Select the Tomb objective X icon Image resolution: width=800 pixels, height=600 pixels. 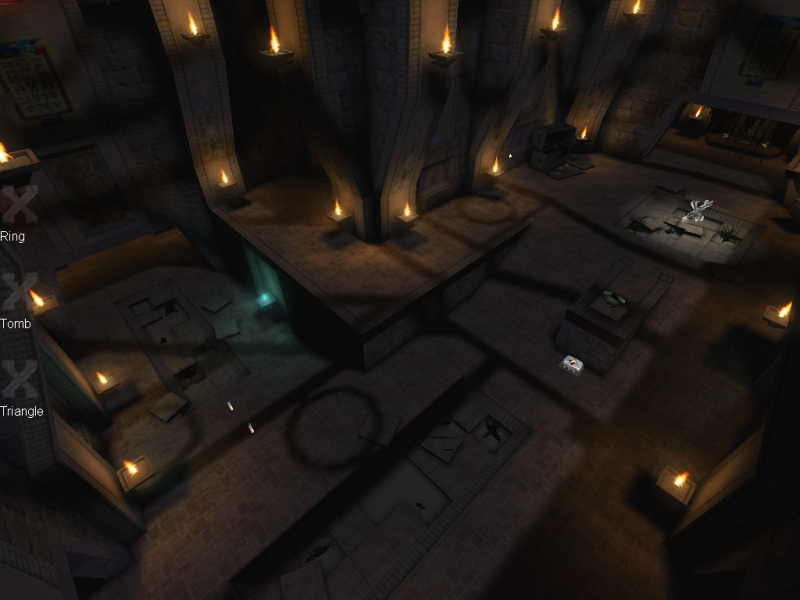pos(16,291)
